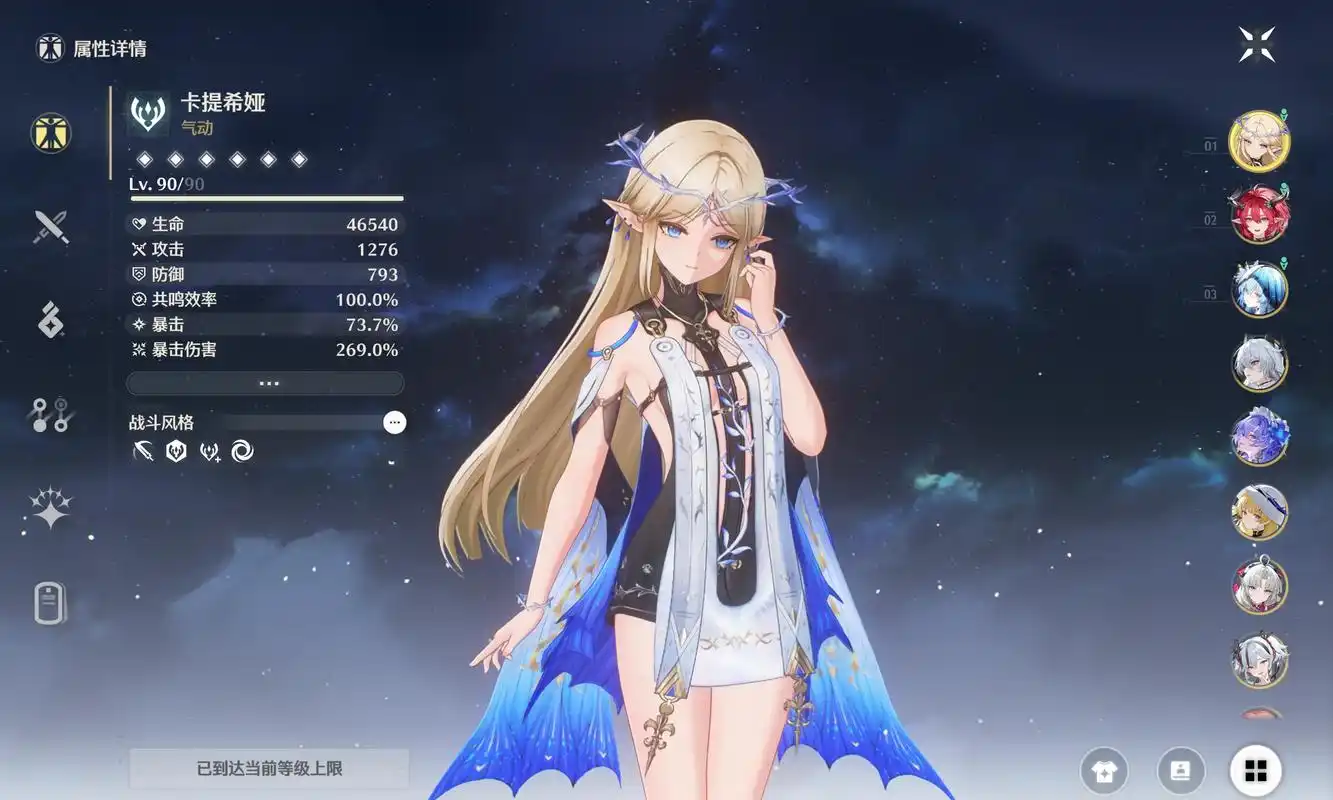Open the echo equipment tab
Viewport: 1333px width, 800px height.
[50, 320]
